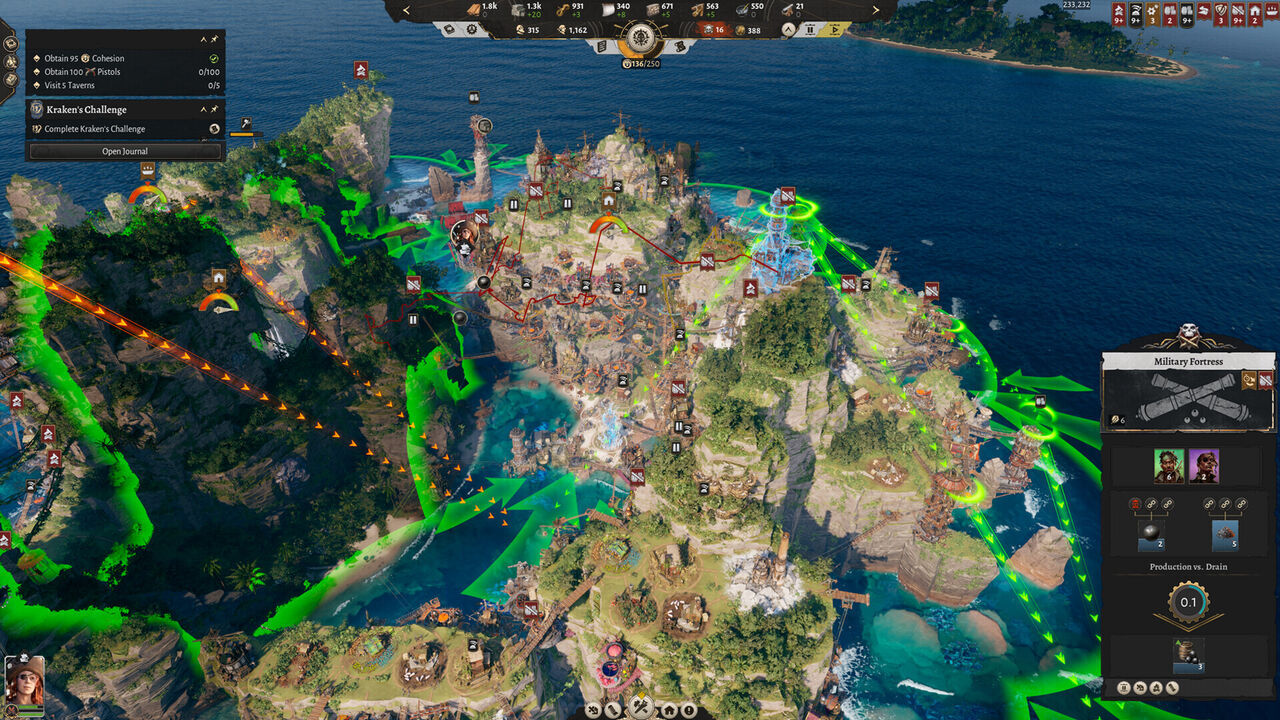Click the scroll icon in bottom toolbar

coord(613,711)
